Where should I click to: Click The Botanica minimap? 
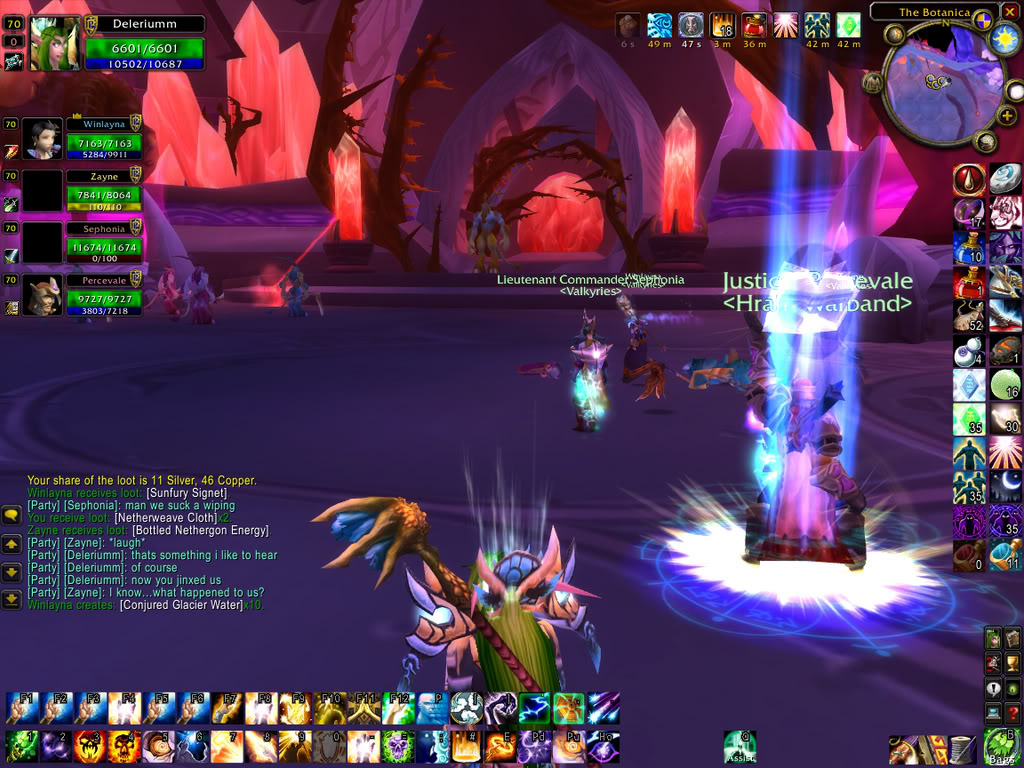pos(944,83)
